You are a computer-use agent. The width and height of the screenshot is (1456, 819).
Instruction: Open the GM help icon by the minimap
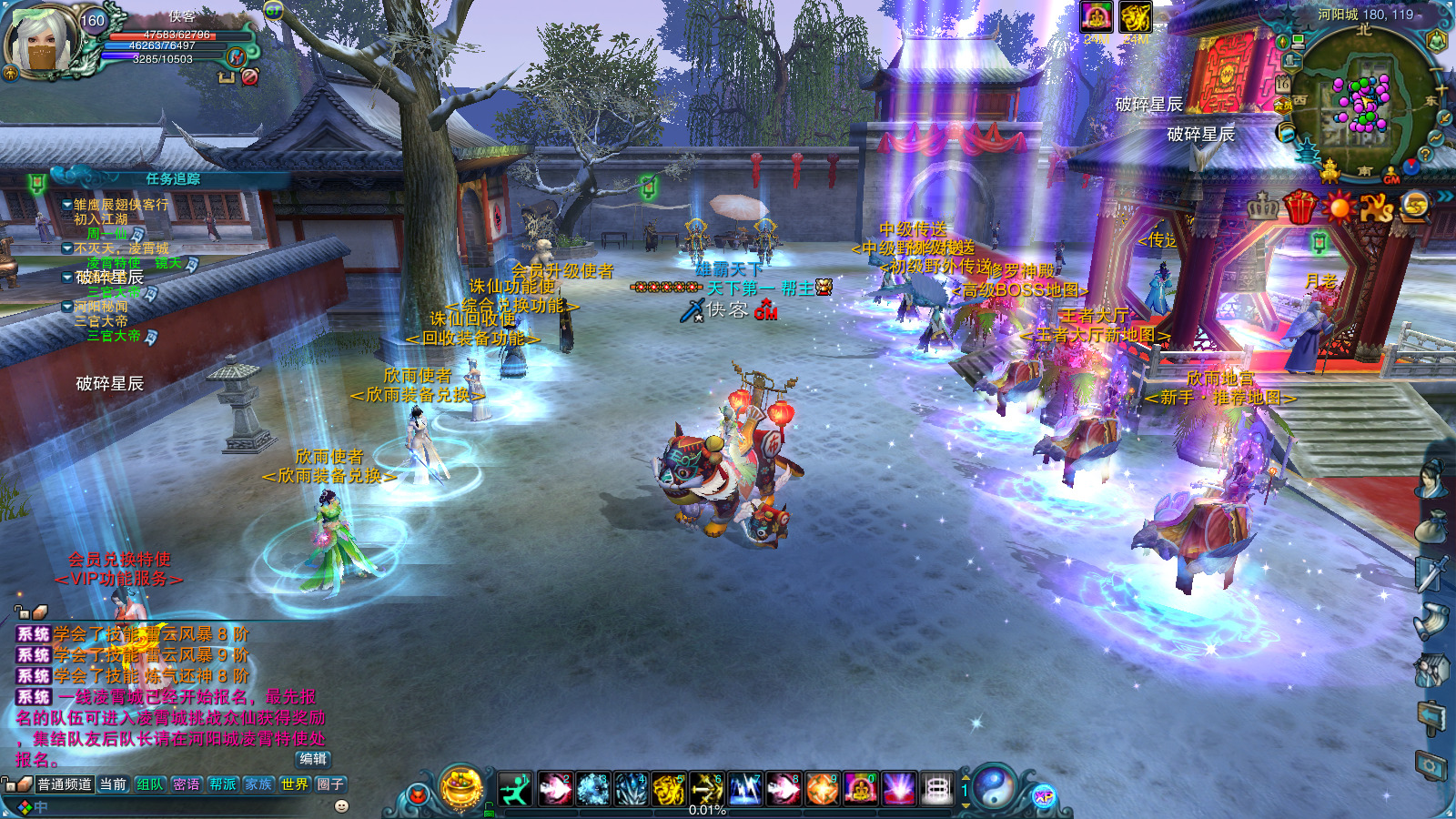[x=1391, y=176]
